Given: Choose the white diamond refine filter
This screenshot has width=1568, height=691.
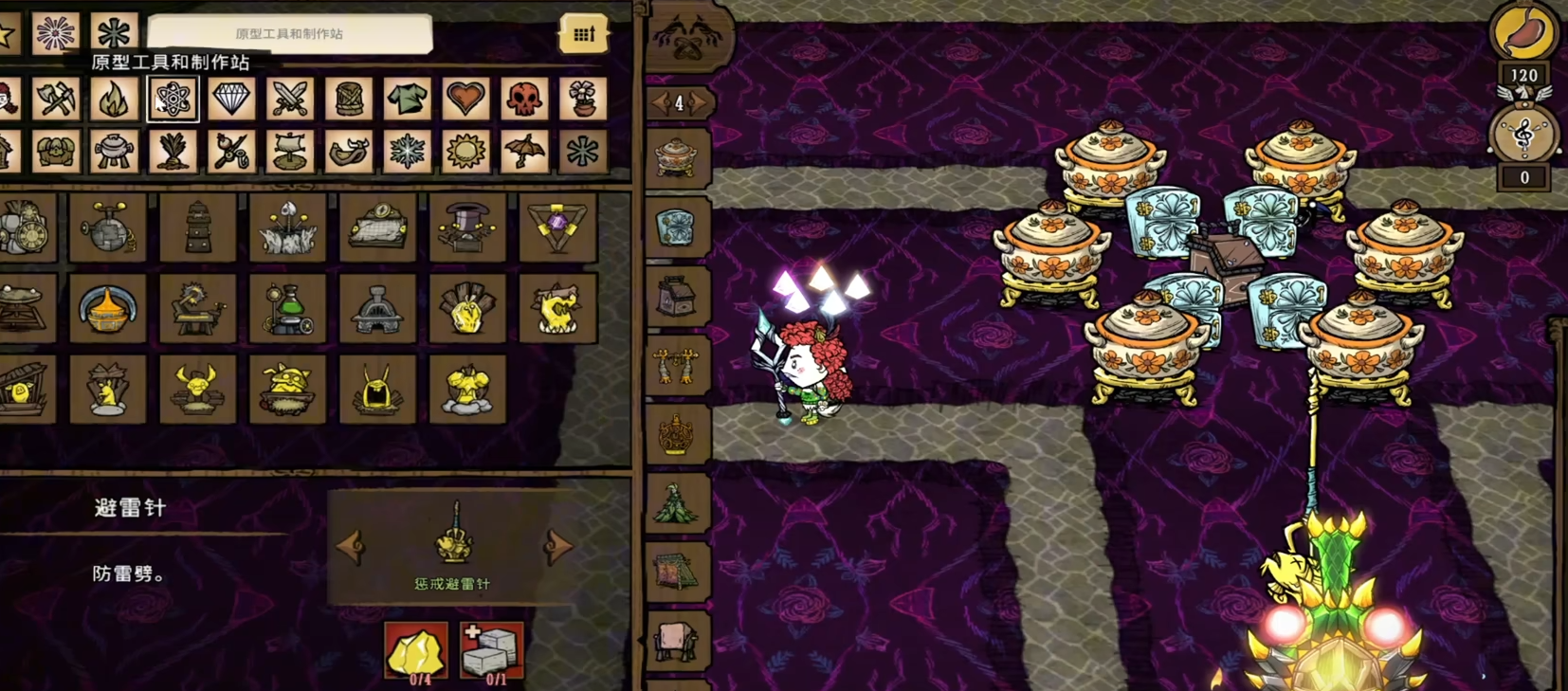Looking at the screenshot, I should pos(231,99).
